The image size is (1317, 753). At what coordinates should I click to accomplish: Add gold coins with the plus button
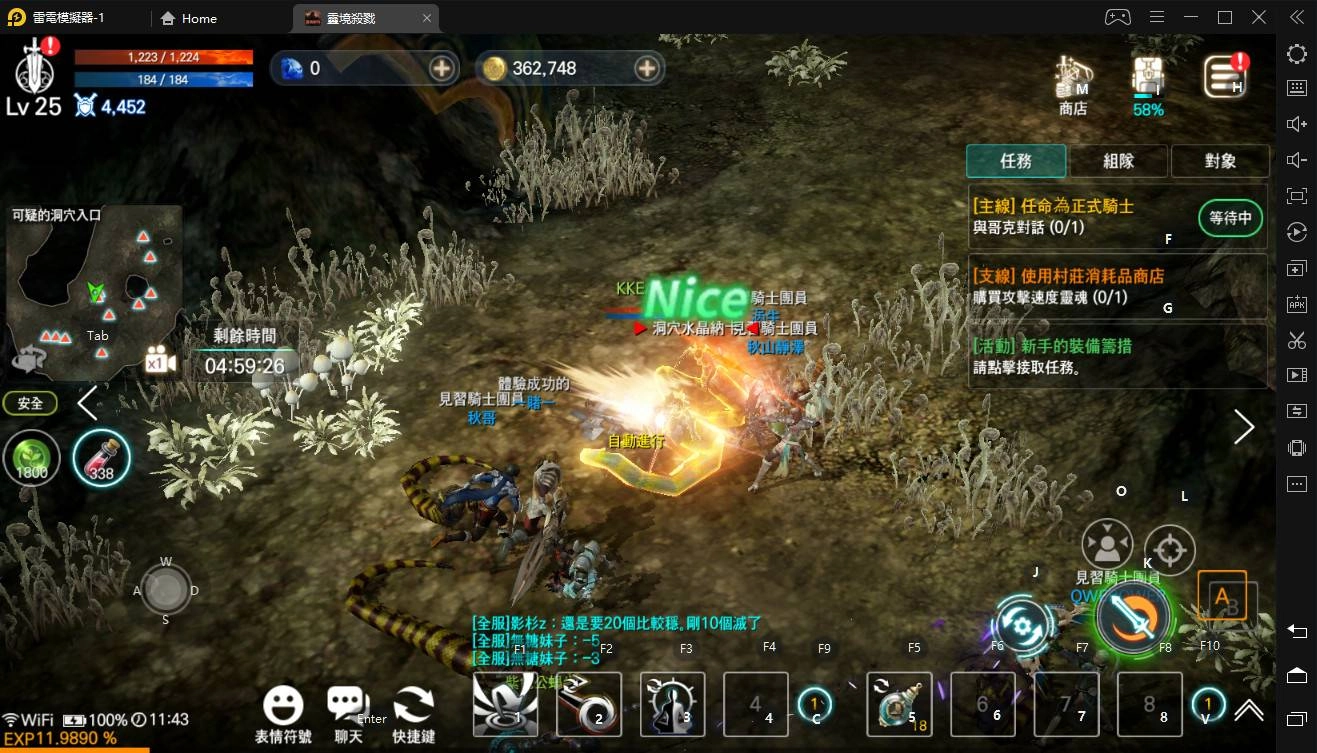click(x=647, y=68)
